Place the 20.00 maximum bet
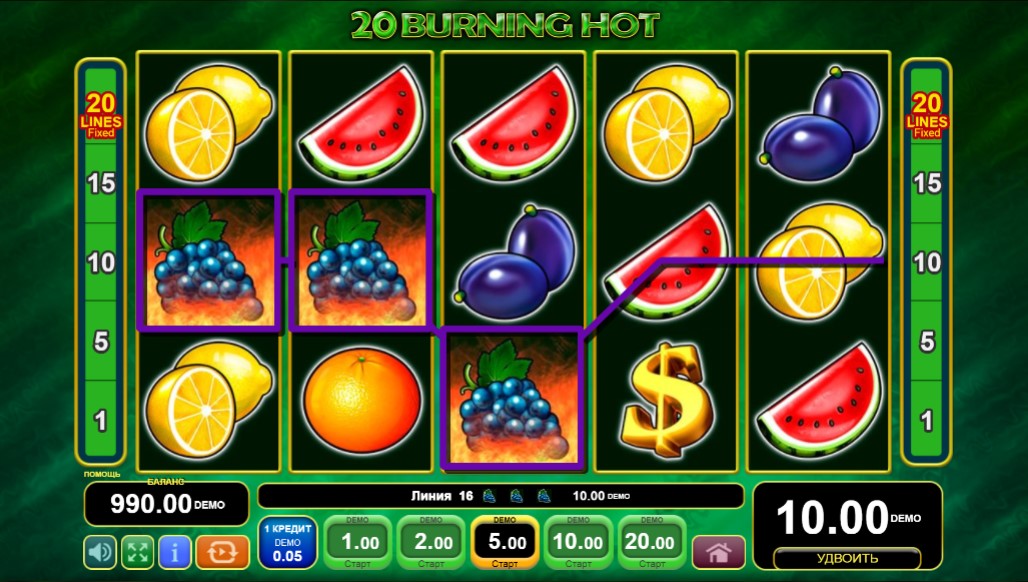This screenshot has width=1028, height=582. [651, 543]
